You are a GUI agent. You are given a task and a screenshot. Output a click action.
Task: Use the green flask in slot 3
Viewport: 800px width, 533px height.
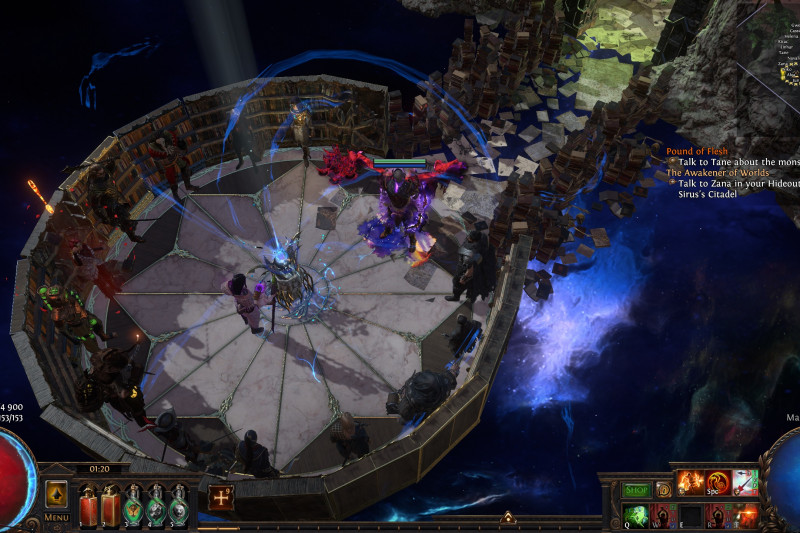(133, 505)
